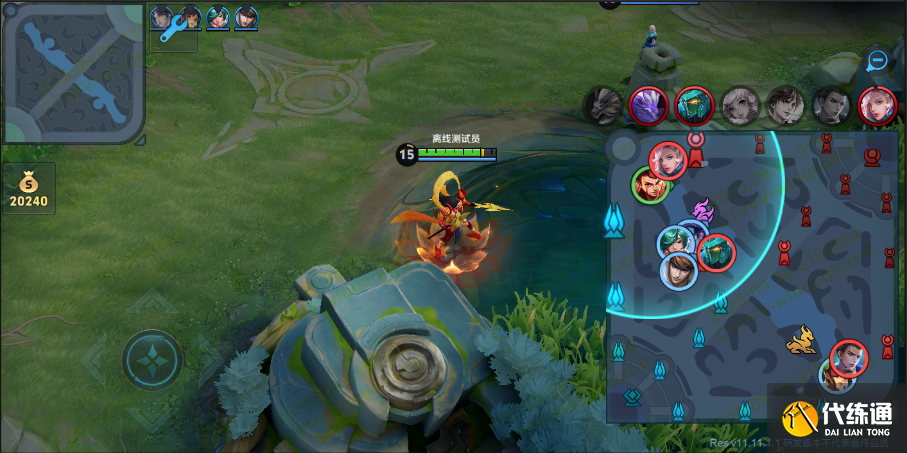Viewport: 907px width, 453px height.
Task: Click the brown-haired hero marker on the map
Action: tap(679, 269)
